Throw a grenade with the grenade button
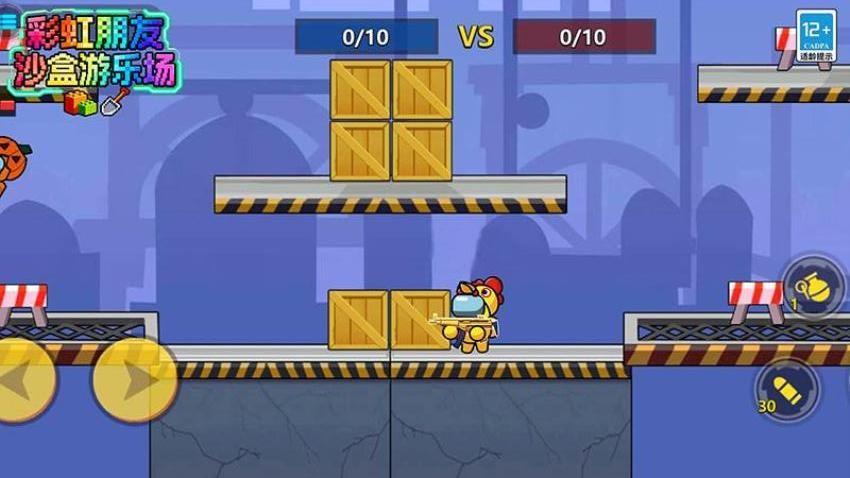This screenshot has width=850, height=478. (812, 287)
